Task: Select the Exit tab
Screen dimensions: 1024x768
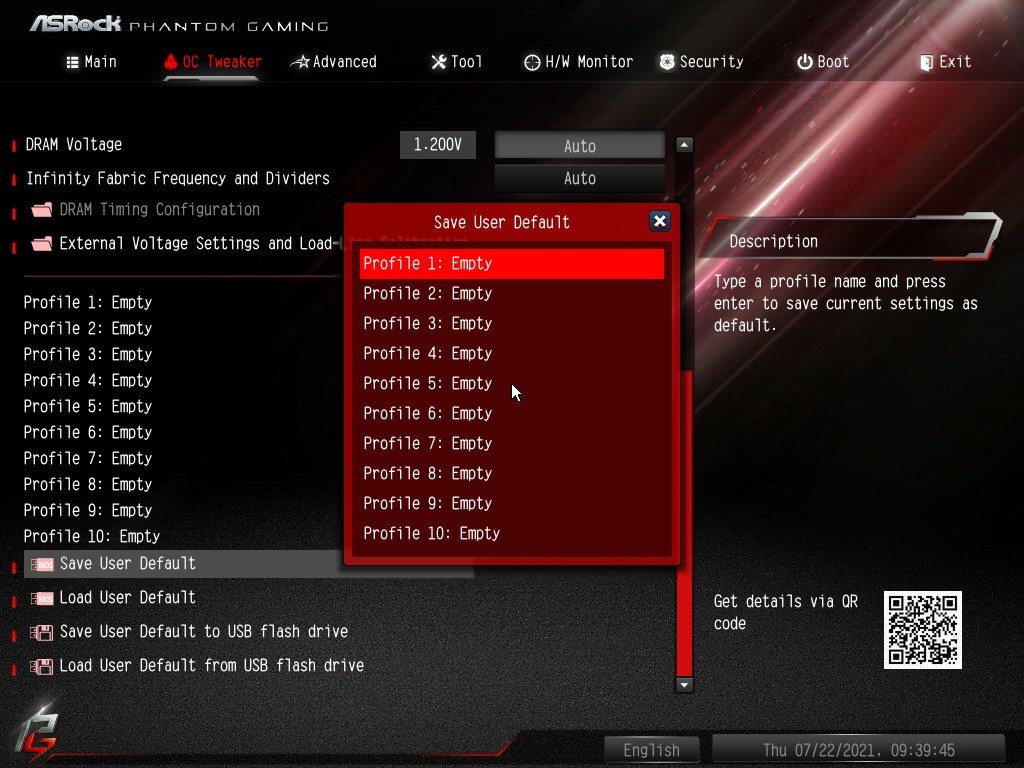Action: (945, 62)
